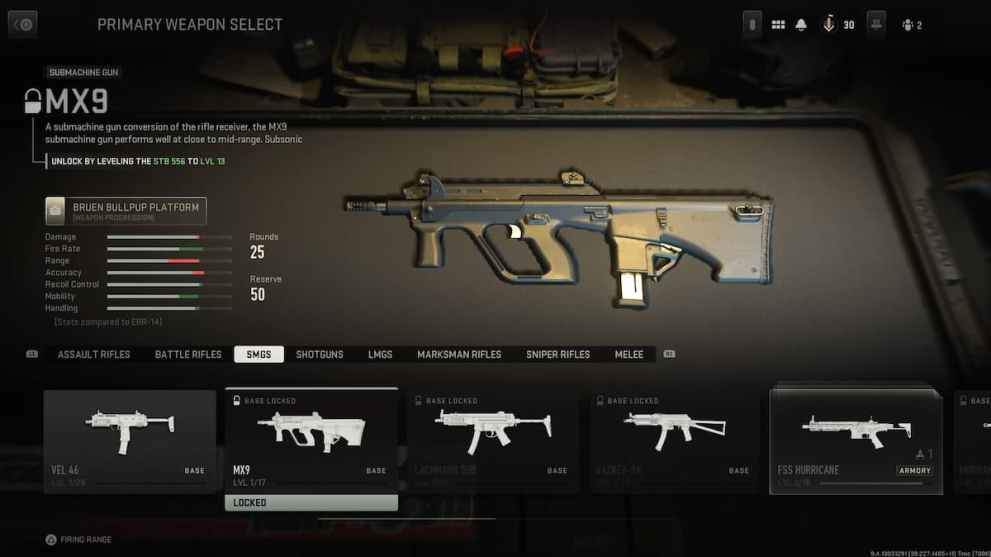991x557 pixels.
Task: Open the Marksman Rifles category
Action: pos(459,355)
